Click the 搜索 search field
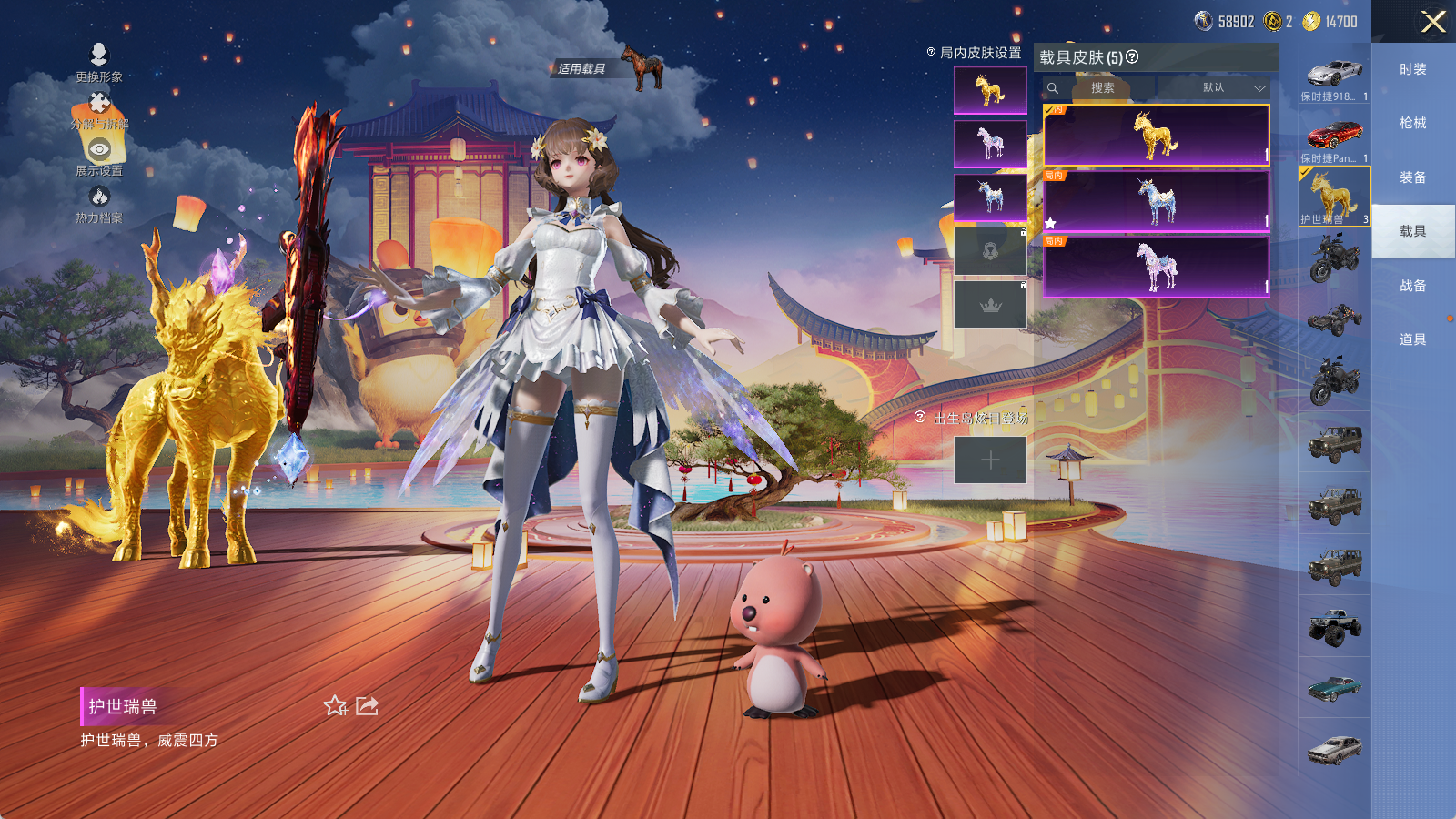The image size is (1456, 819). [1103, 88]
